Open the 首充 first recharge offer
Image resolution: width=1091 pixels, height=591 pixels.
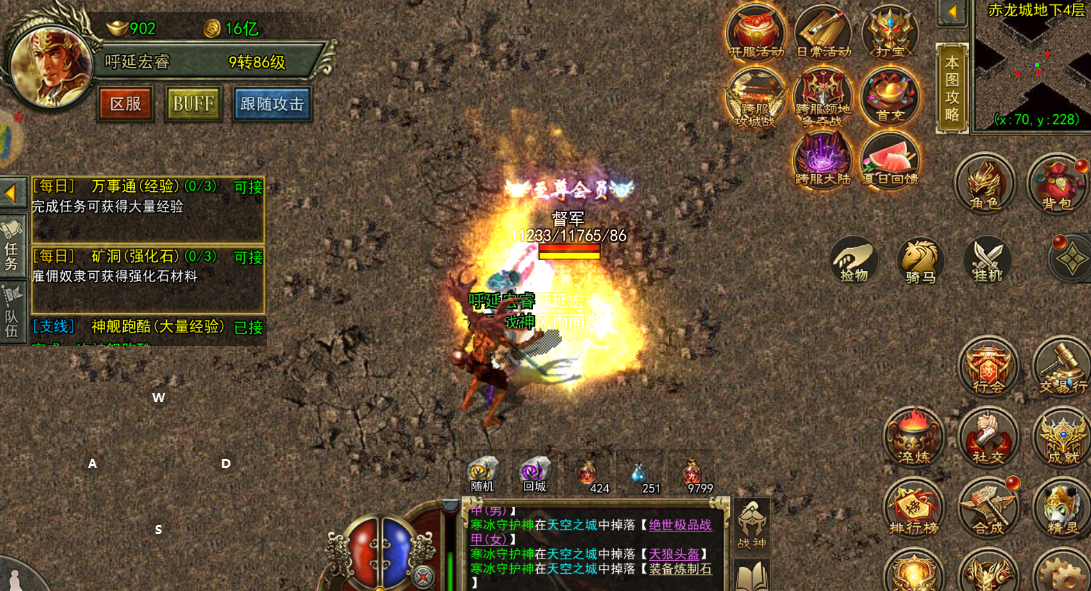click(889, 96)
